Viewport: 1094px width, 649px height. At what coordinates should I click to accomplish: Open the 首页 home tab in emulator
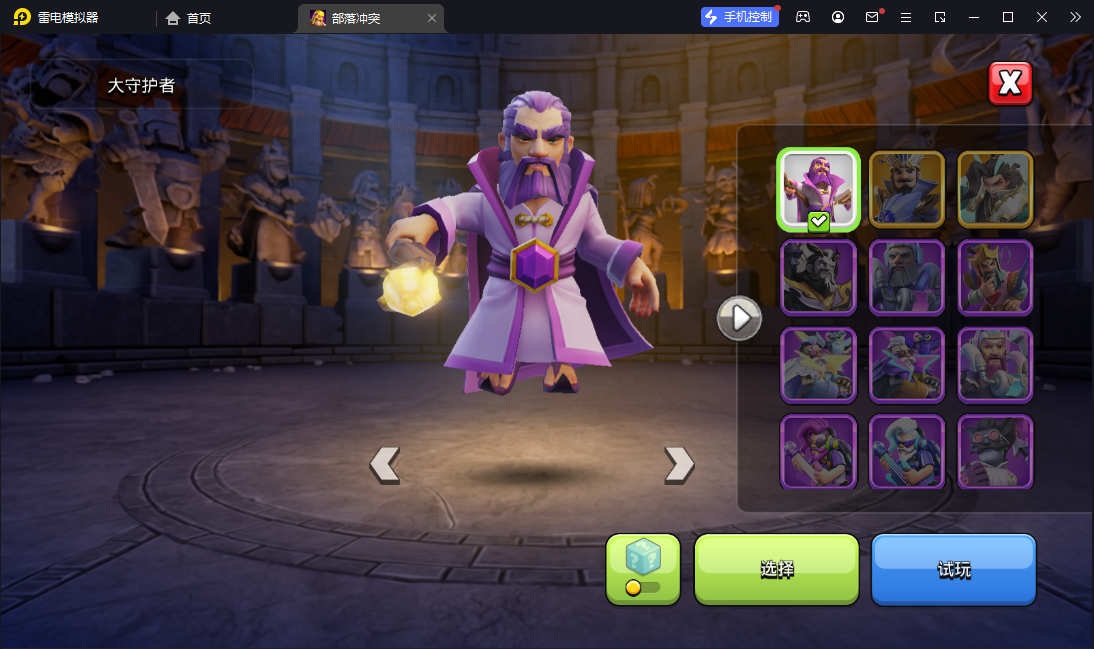tap(189, 18)
